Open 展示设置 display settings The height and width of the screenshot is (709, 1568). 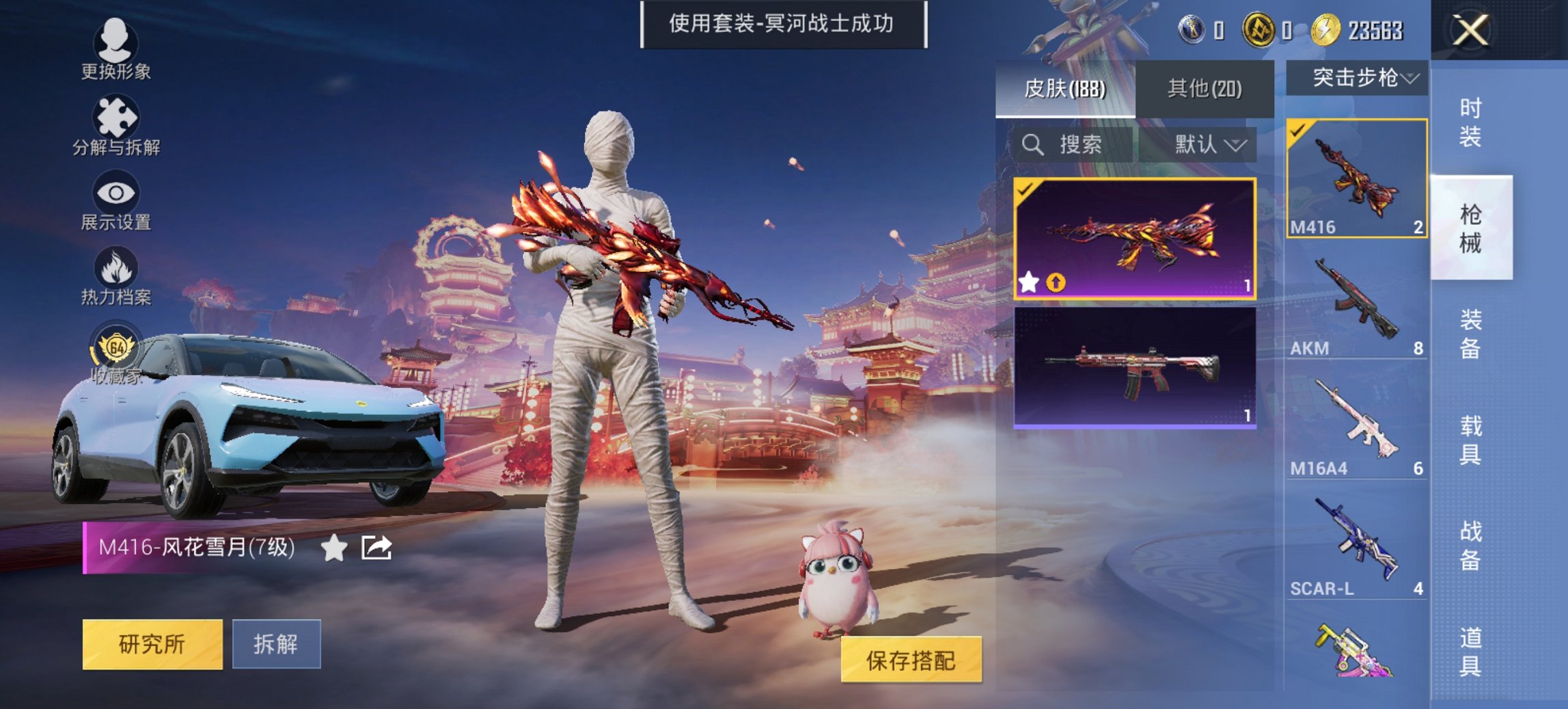pyautogui.click(x=116, y=200)
